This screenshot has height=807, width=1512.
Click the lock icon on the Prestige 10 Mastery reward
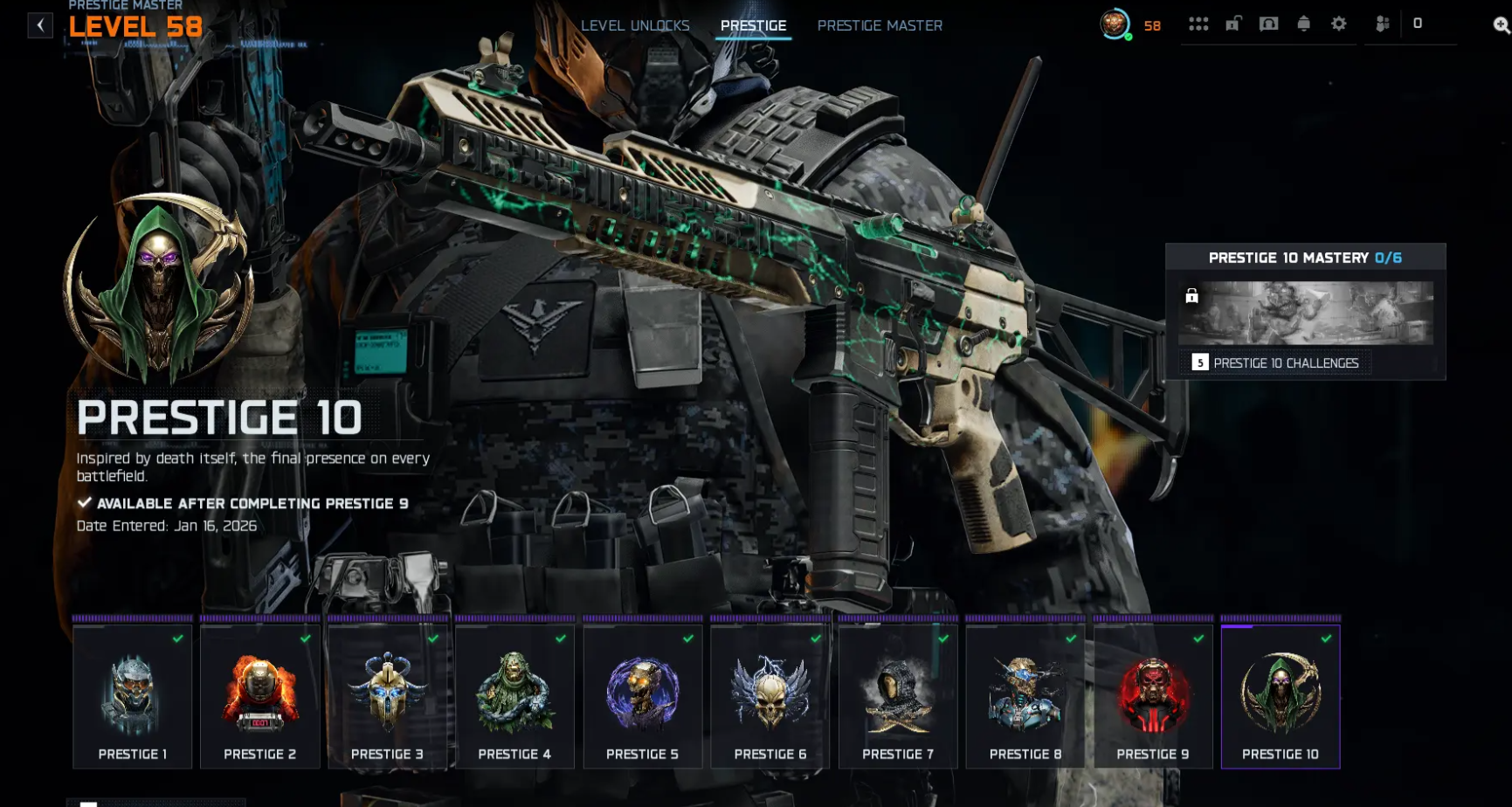coord(1193,297)
